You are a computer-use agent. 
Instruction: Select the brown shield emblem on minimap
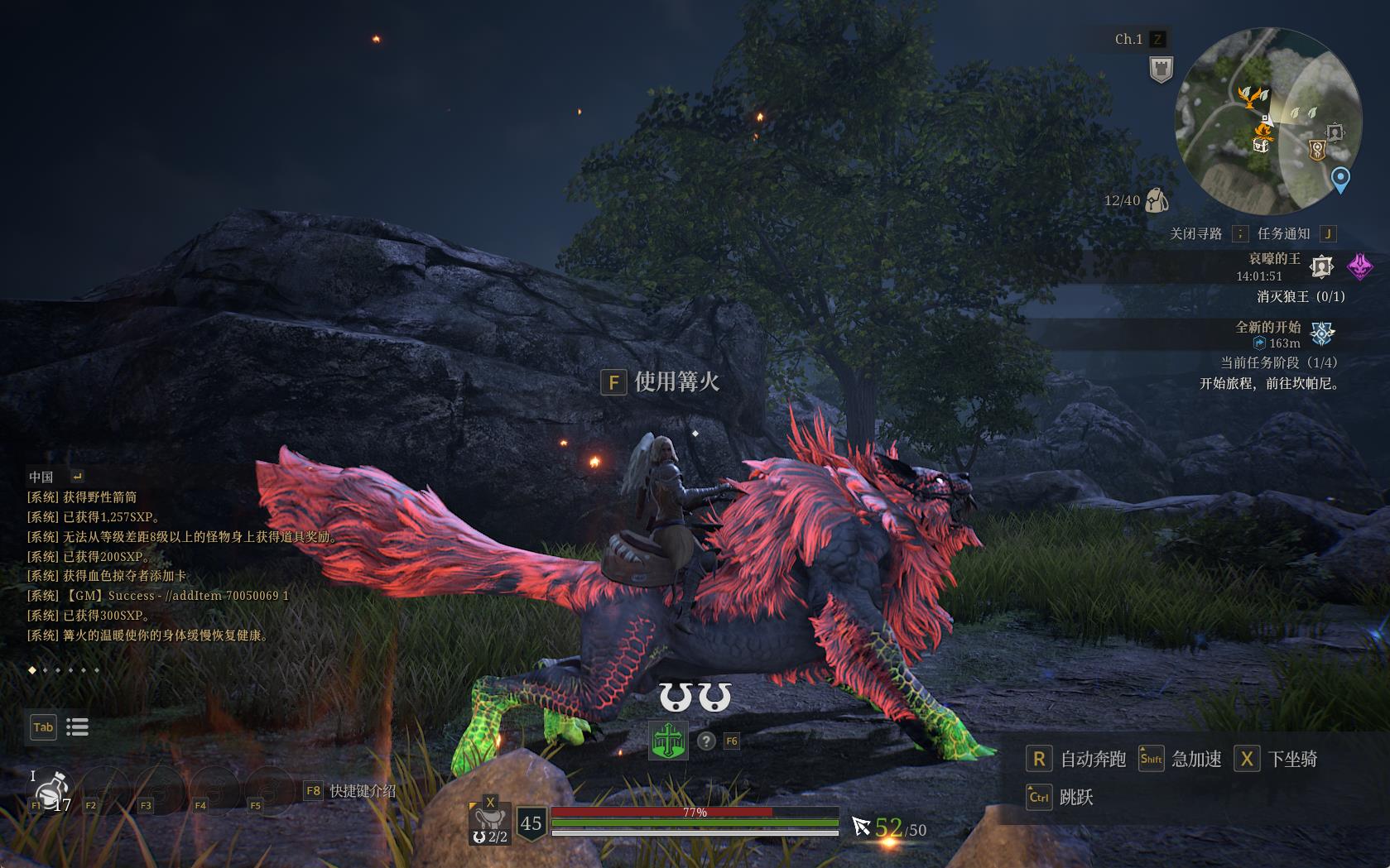click(x=1317, y=150)
